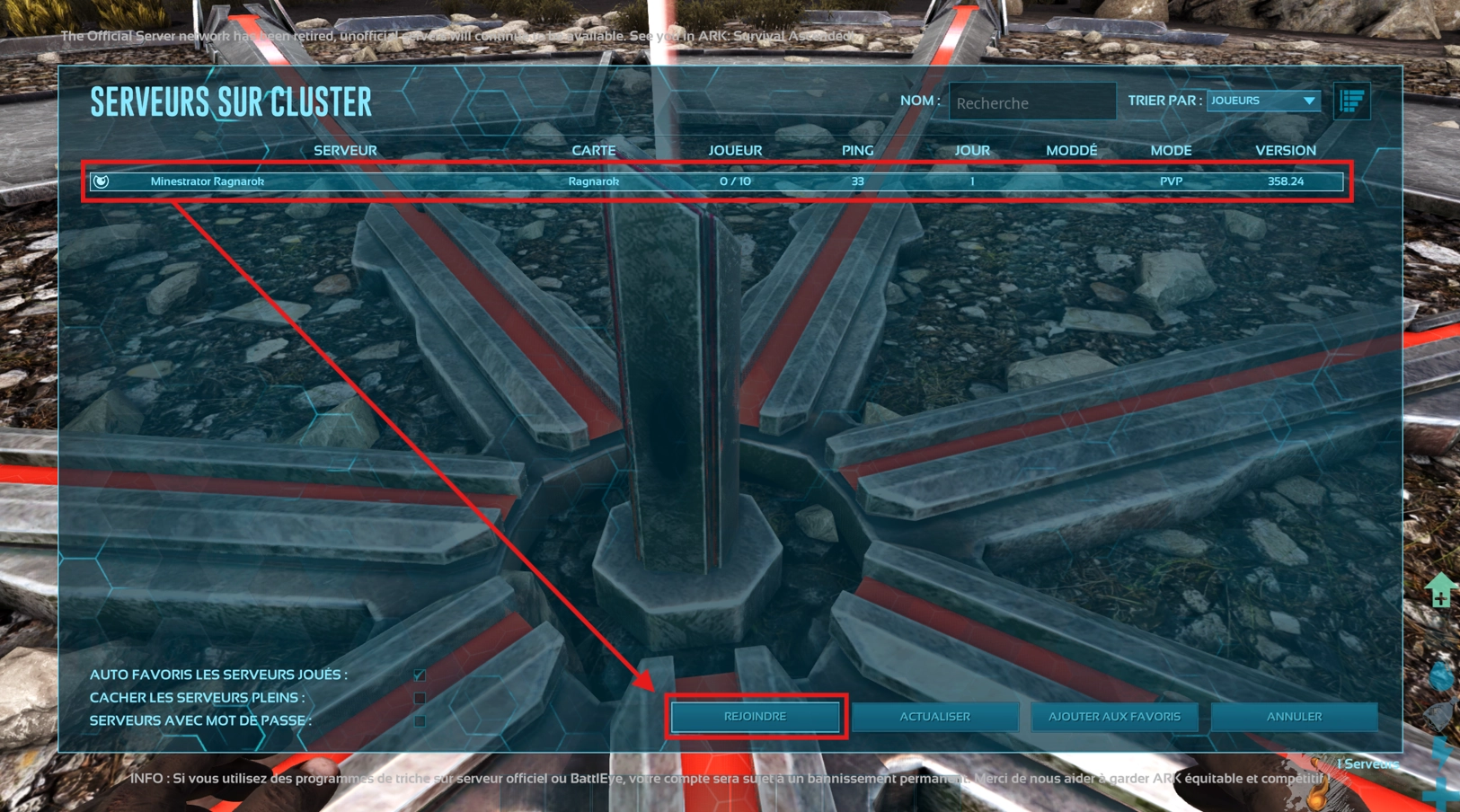Toggle Auto favoris les serveurs joués checkbox
Screen dimensions: 1460x812
pyautogui.click(x=420, y=675)
